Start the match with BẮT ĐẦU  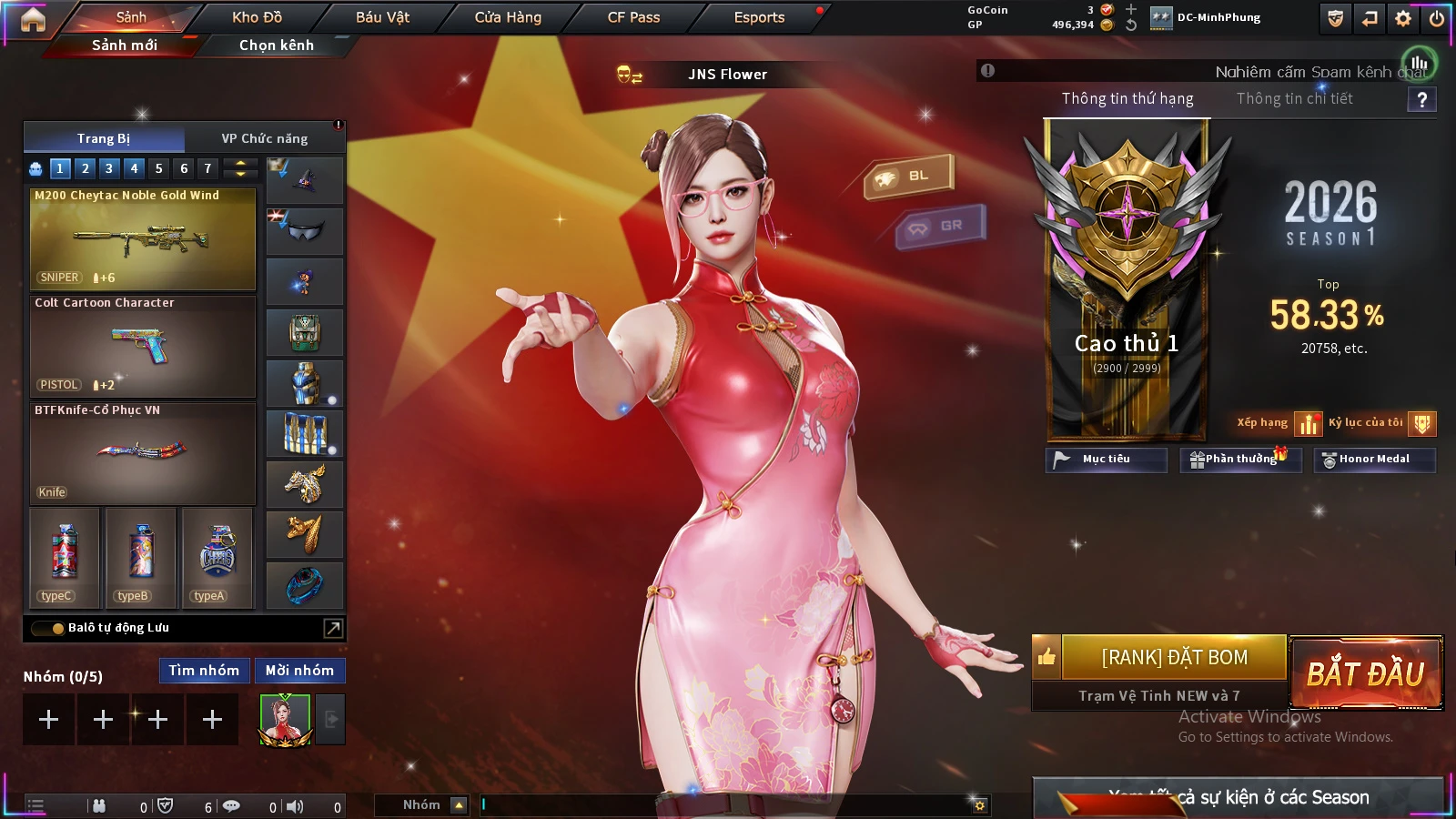coord(1366,672)
